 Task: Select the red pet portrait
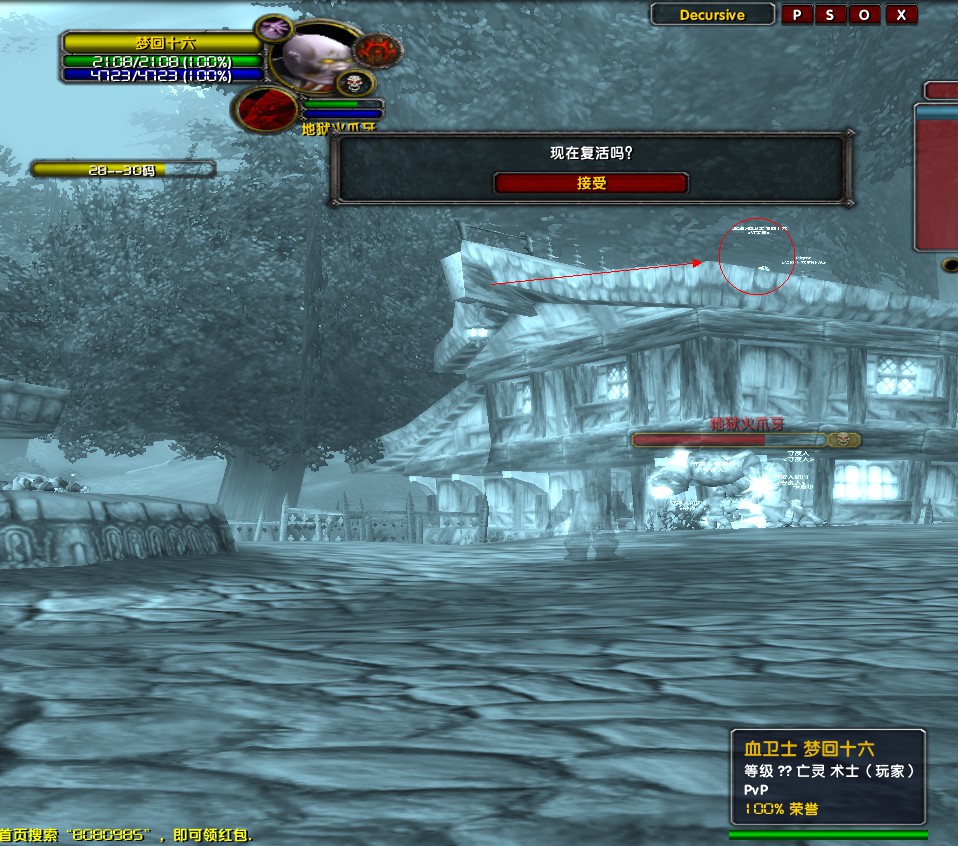tap(267, 108)
